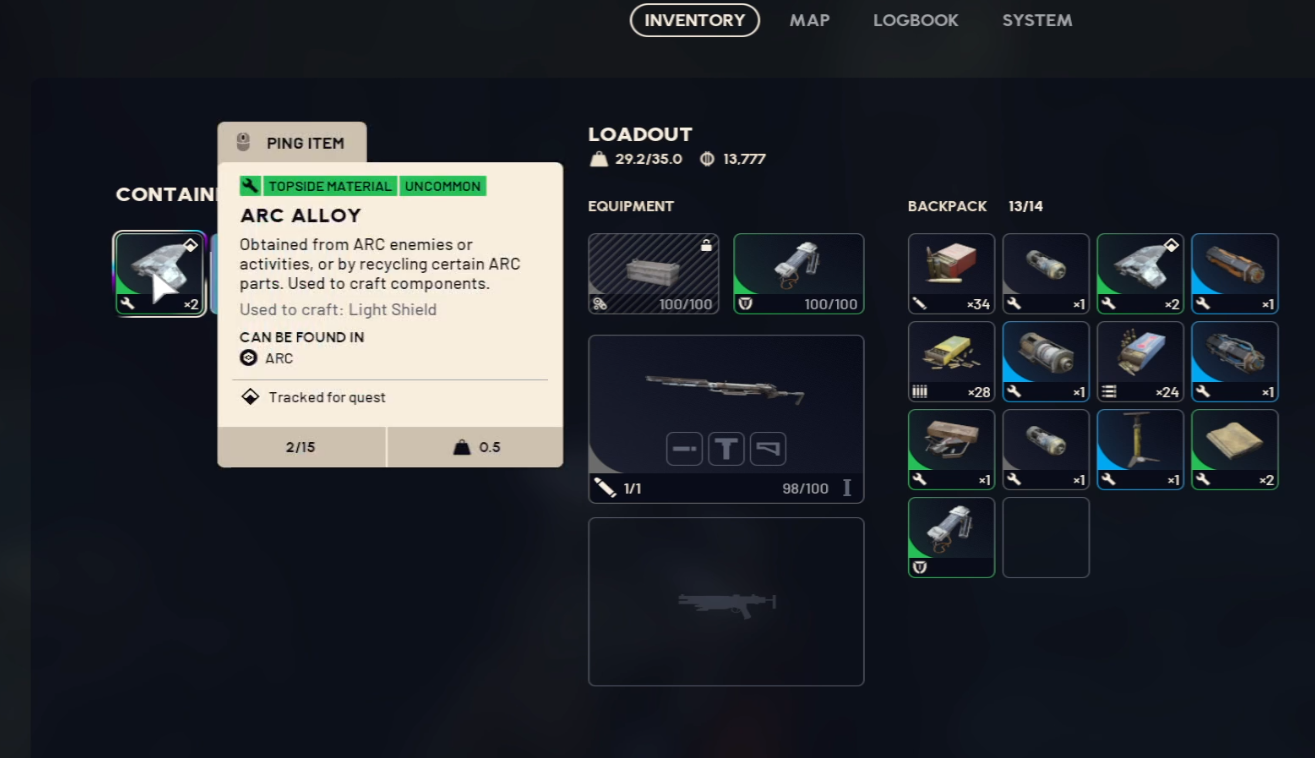Choose the folded fabric stack in backpack
The width and height of the screenshot is (1315, 758).
click(x=1234, y=449)
